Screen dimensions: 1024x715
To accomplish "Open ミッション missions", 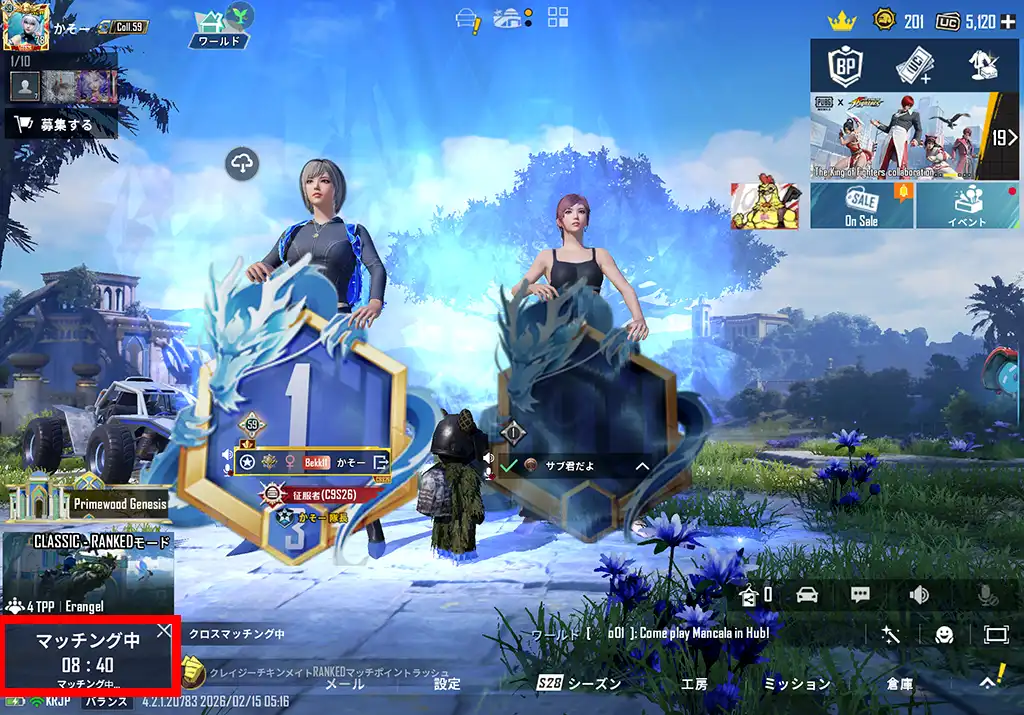I will (796, 684).
